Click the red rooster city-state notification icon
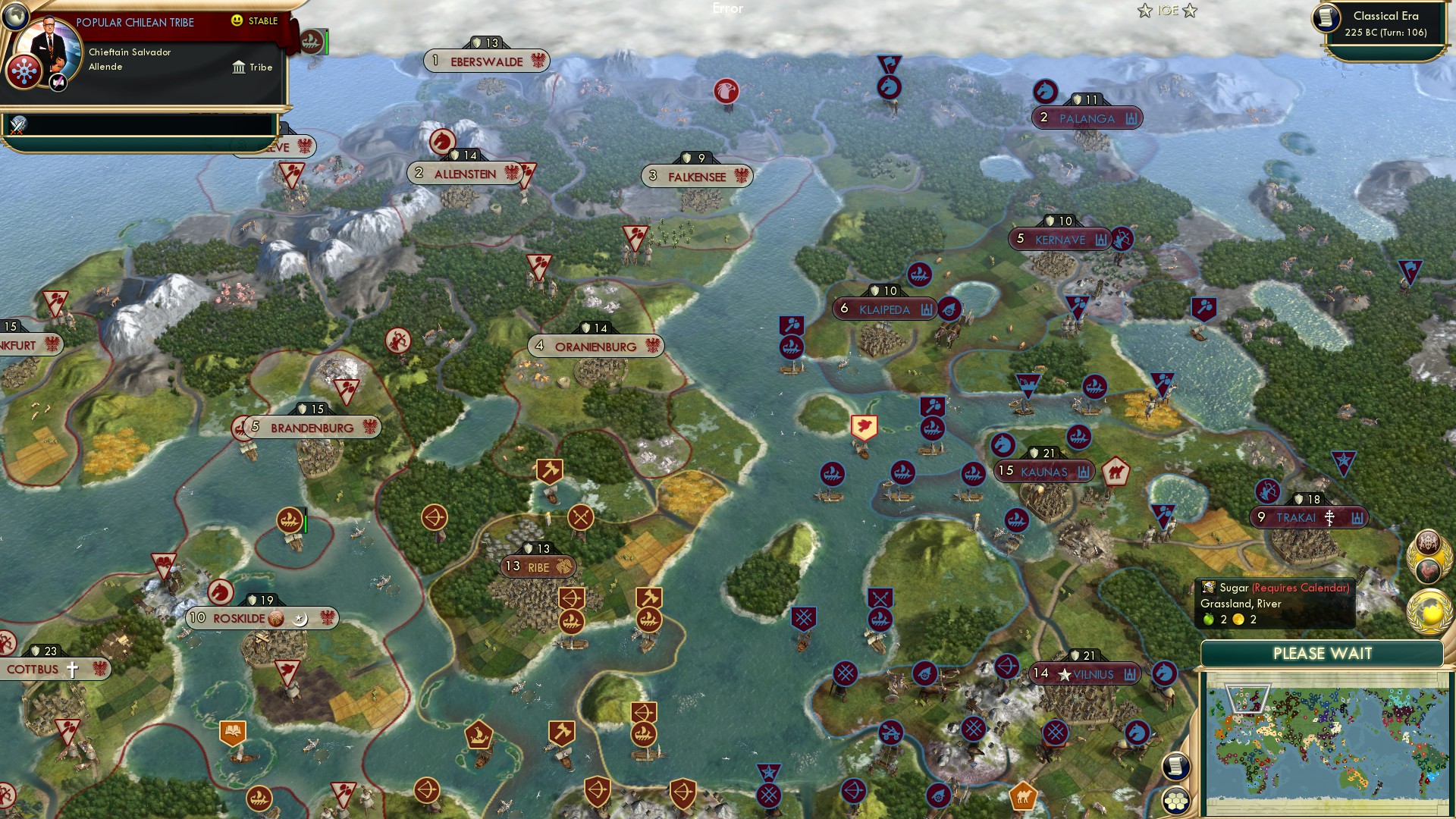The height and width of the screenshot is (819, 1456). click(1426, 570)
